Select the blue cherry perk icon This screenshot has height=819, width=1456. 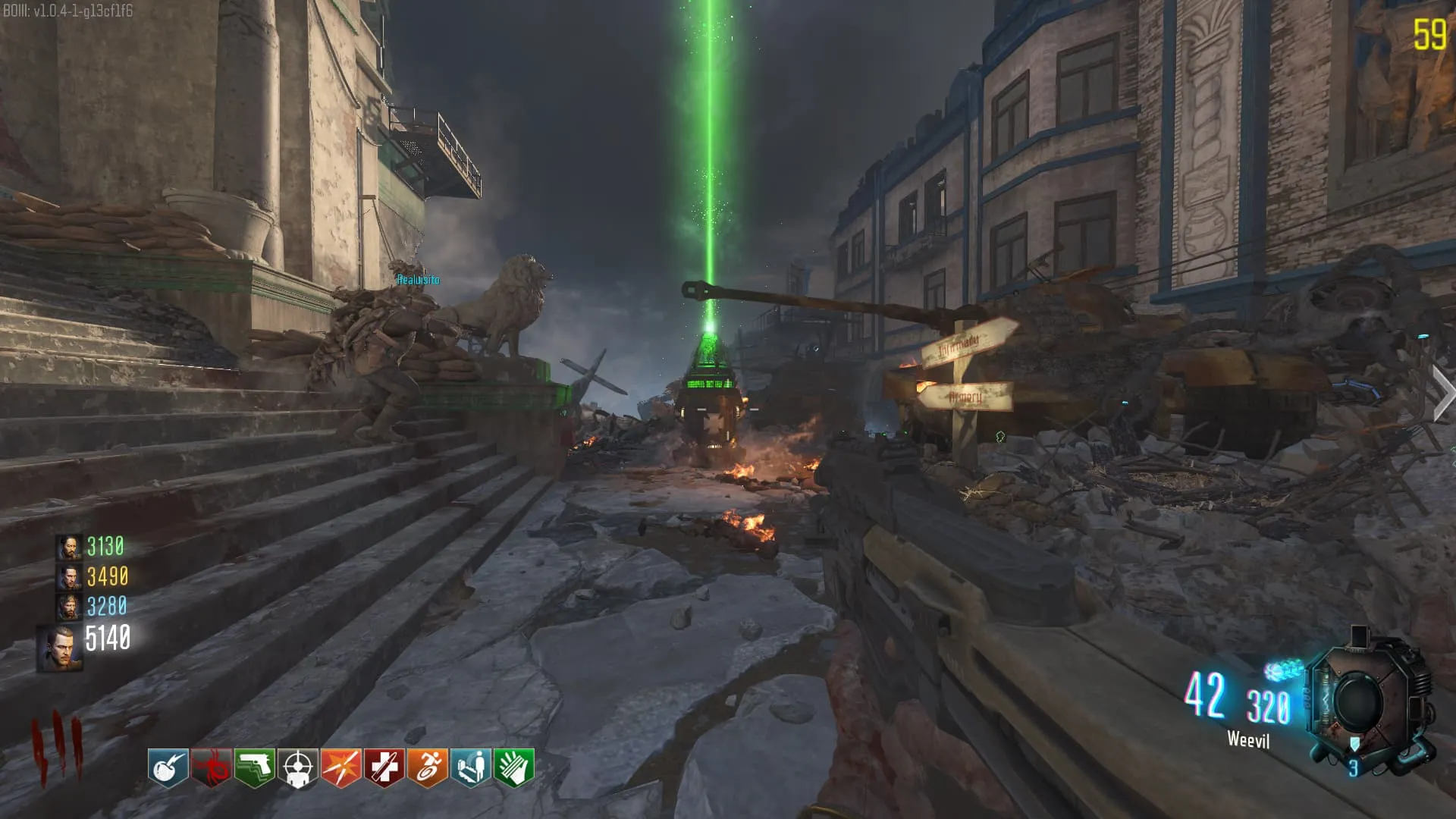click(x=168, y=767)
